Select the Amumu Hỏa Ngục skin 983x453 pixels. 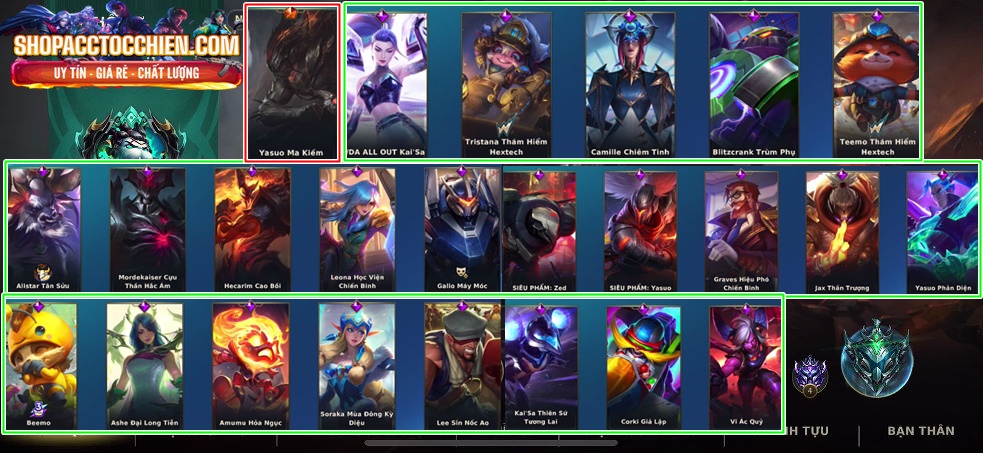pyautogui.click(x=250, y=365)
